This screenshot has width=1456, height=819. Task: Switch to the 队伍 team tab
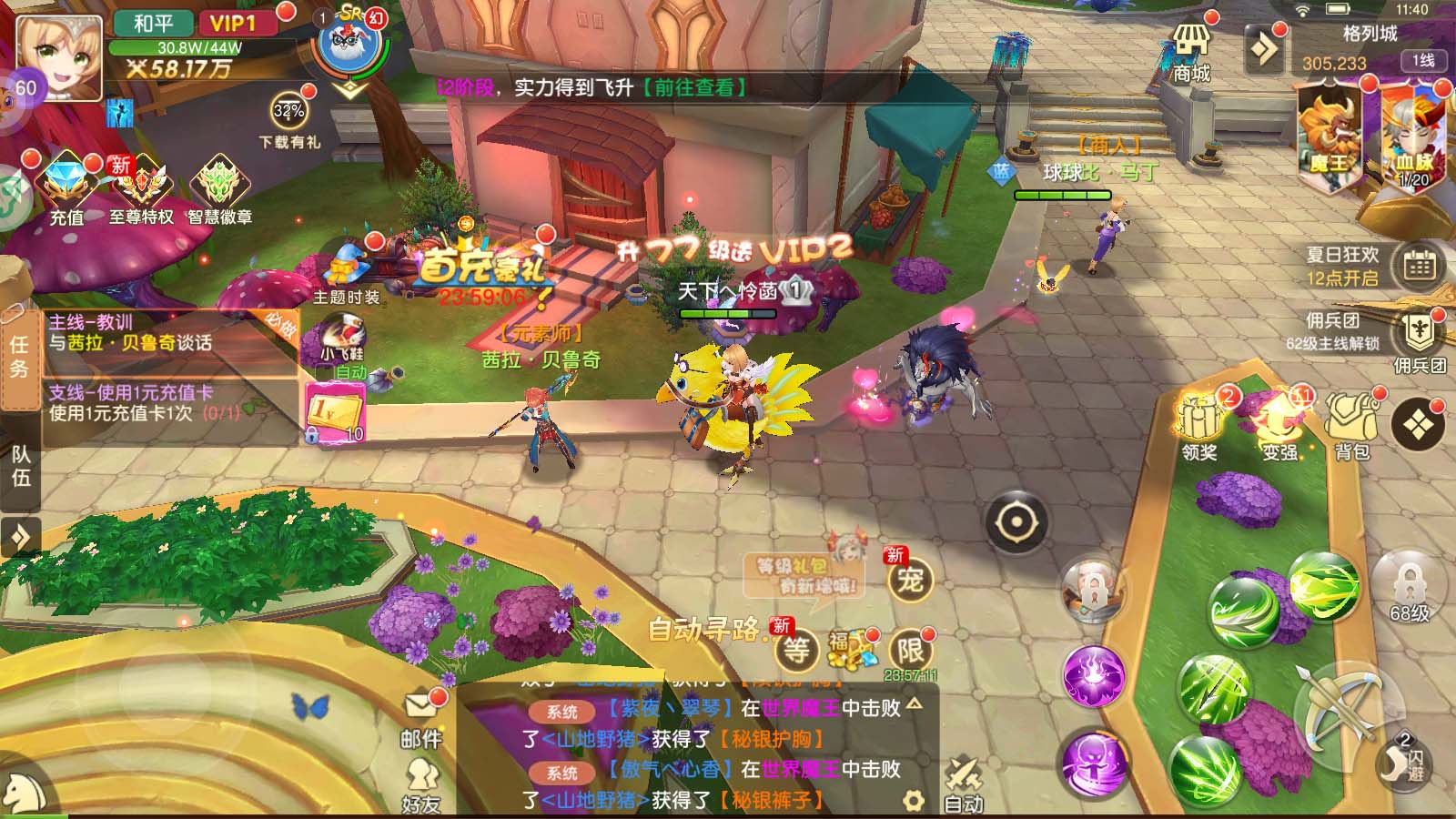click(20, 466)
